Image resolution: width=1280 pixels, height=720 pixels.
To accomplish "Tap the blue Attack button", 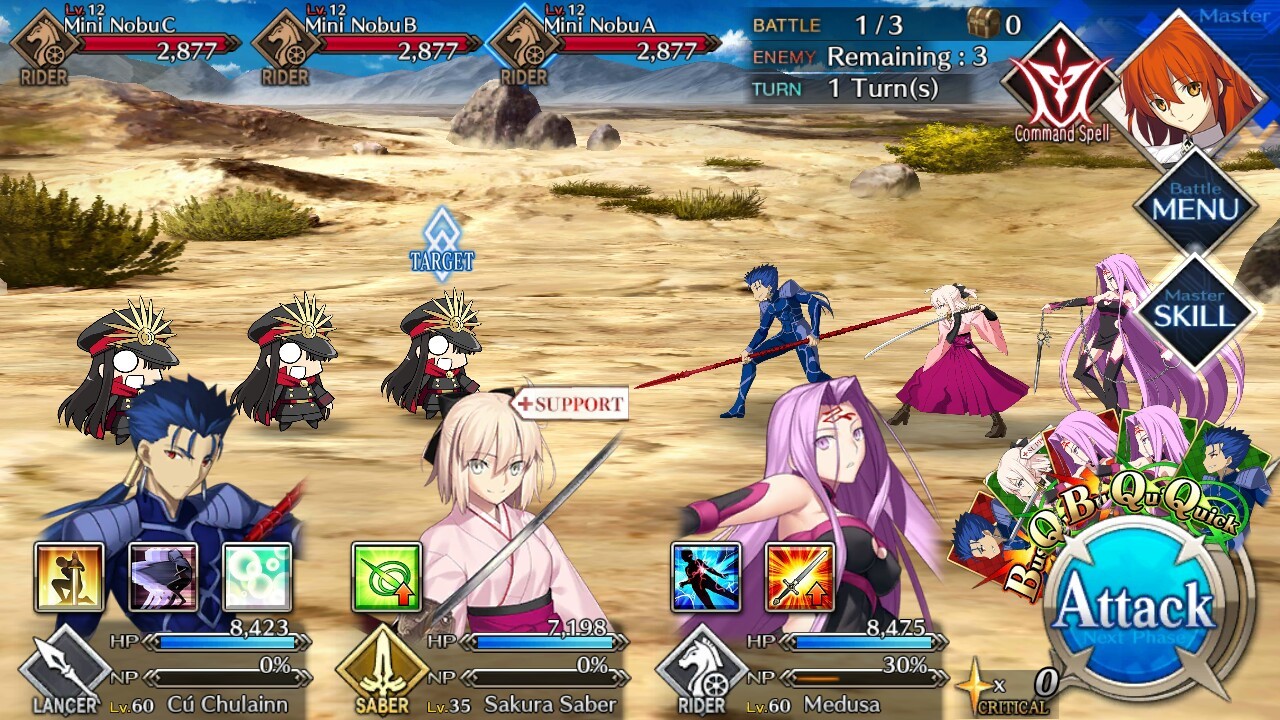I will [x=1134, y=606].
